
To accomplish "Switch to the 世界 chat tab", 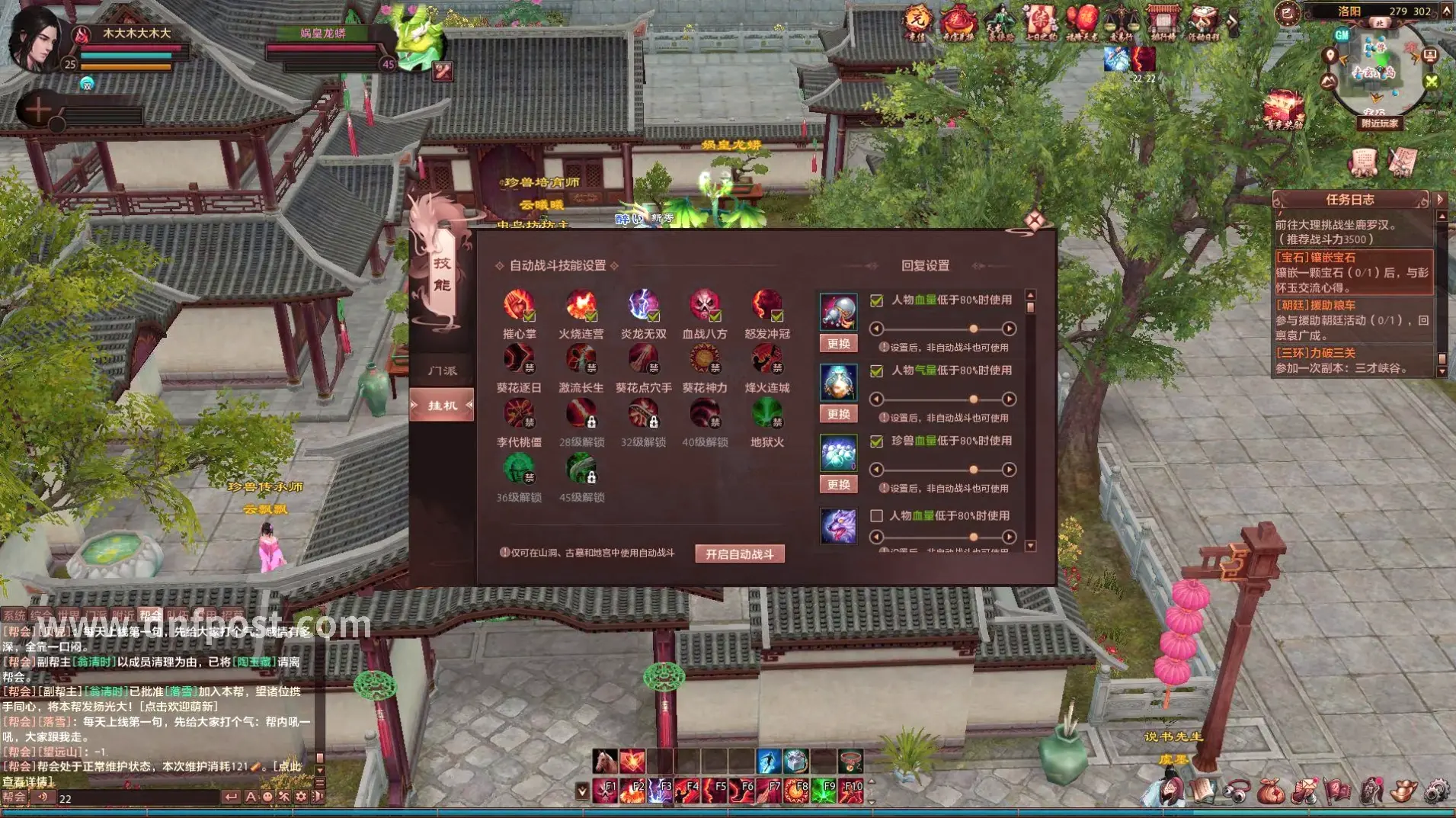I will (x=70, y=614).
